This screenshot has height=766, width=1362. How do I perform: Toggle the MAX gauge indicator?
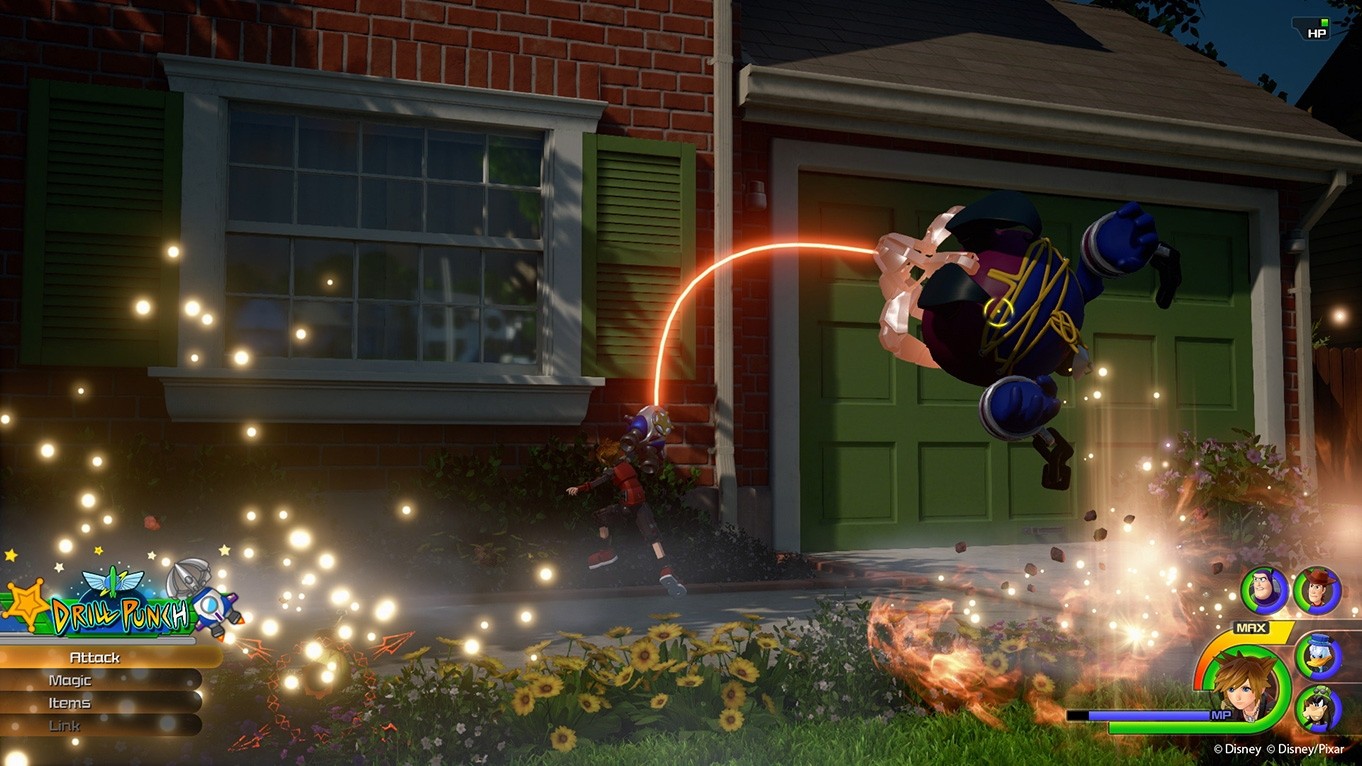1249,626
